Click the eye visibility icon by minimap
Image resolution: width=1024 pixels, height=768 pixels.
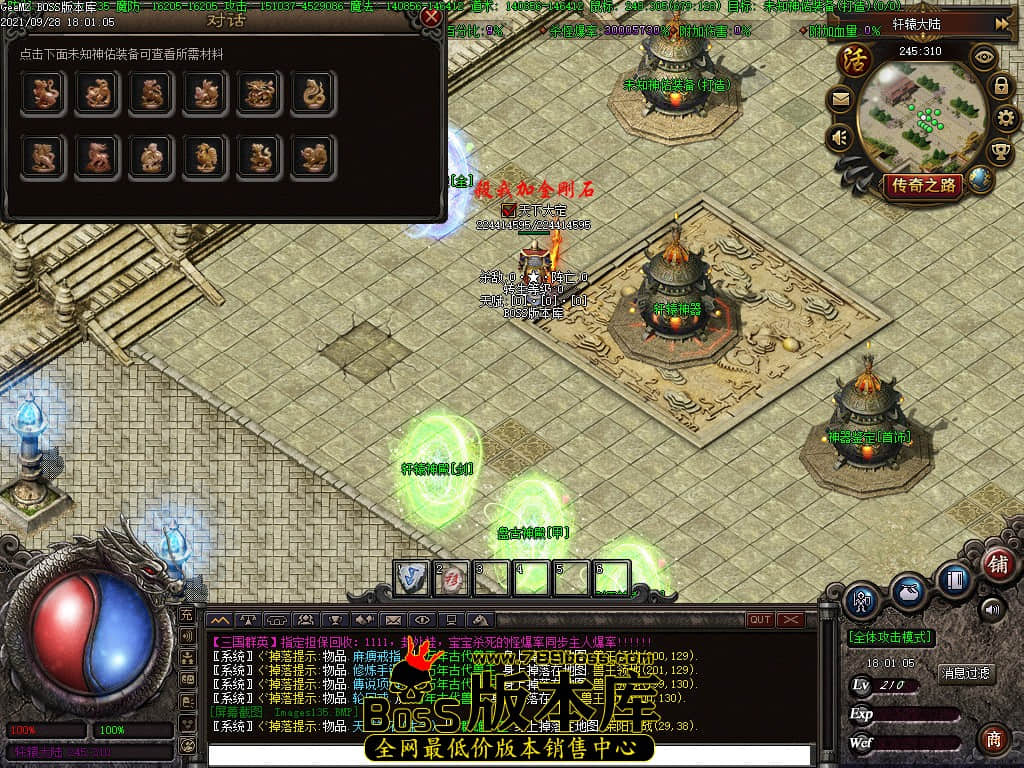click(986, 57)
